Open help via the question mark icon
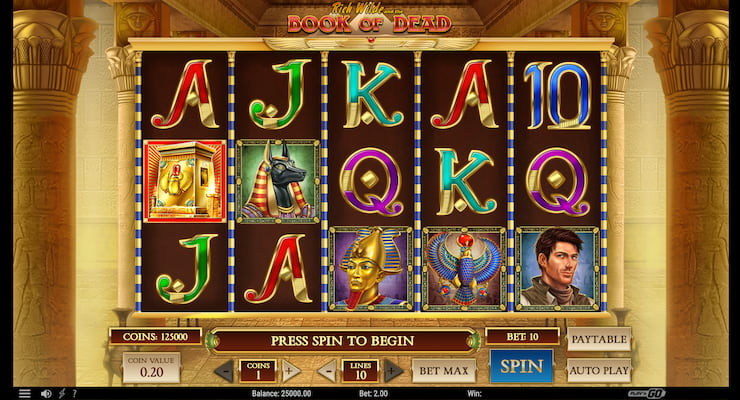Screen dimensions: 740x400 [x=76, y=393]
